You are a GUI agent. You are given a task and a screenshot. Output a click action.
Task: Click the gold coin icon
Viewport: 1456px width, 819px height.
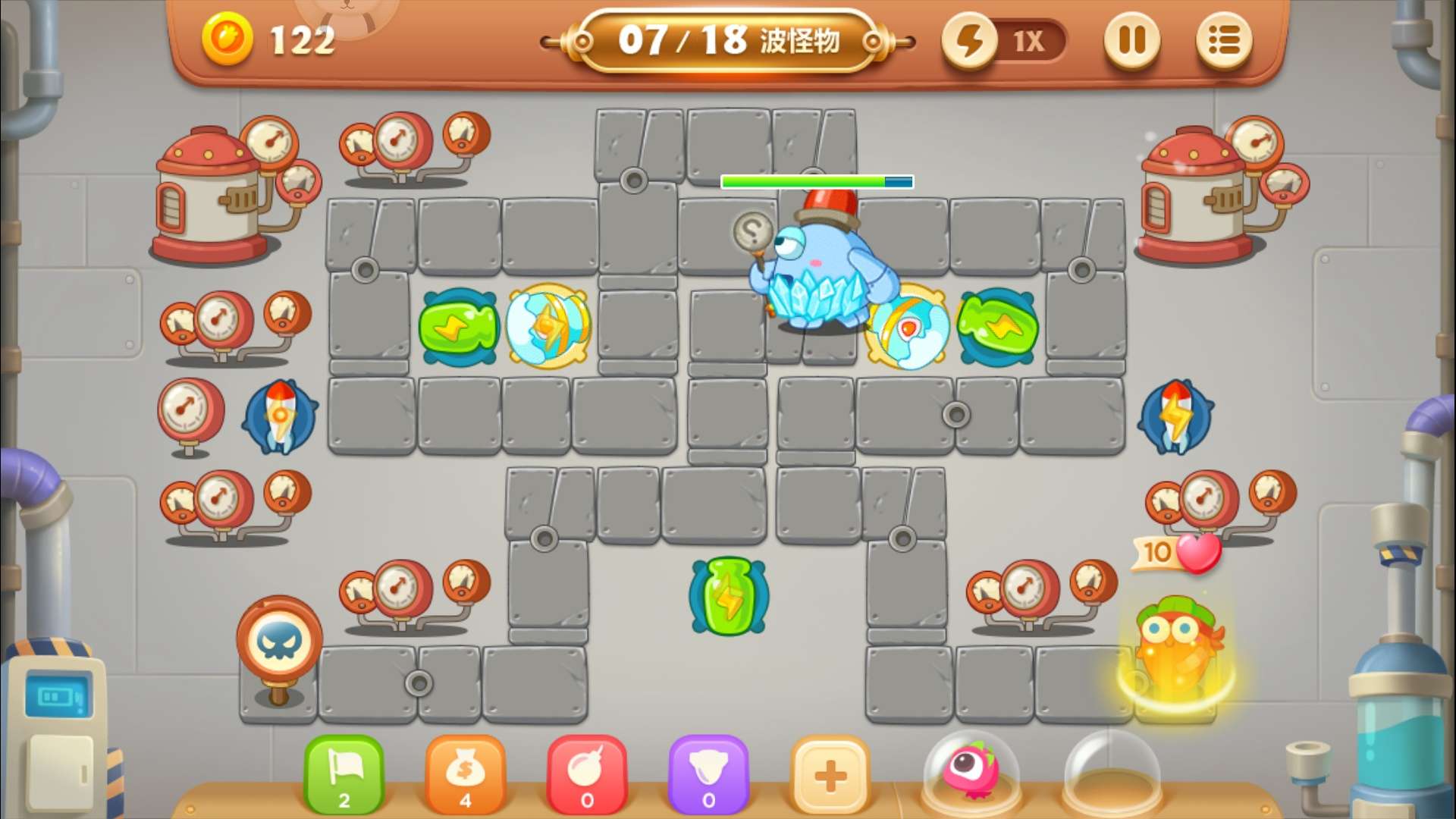(x=227, y=39)
